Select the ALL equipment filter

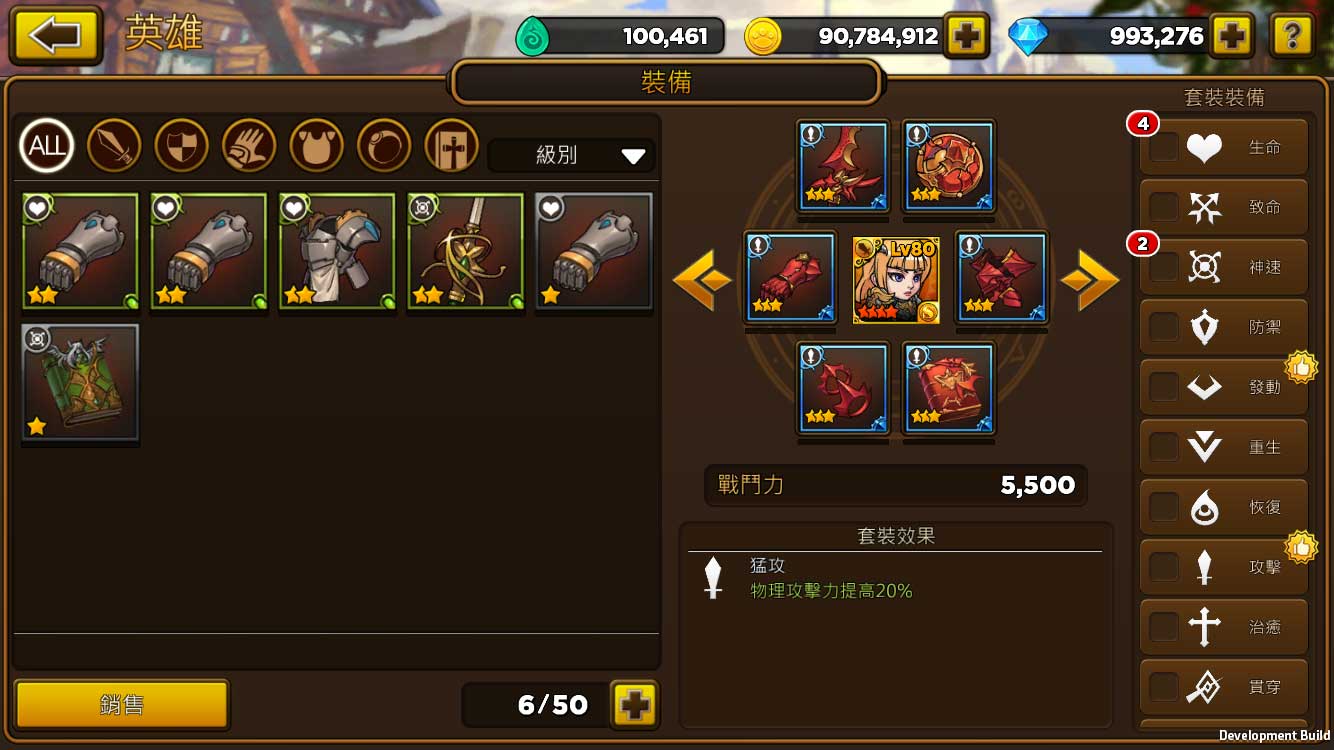pos(47,145)
